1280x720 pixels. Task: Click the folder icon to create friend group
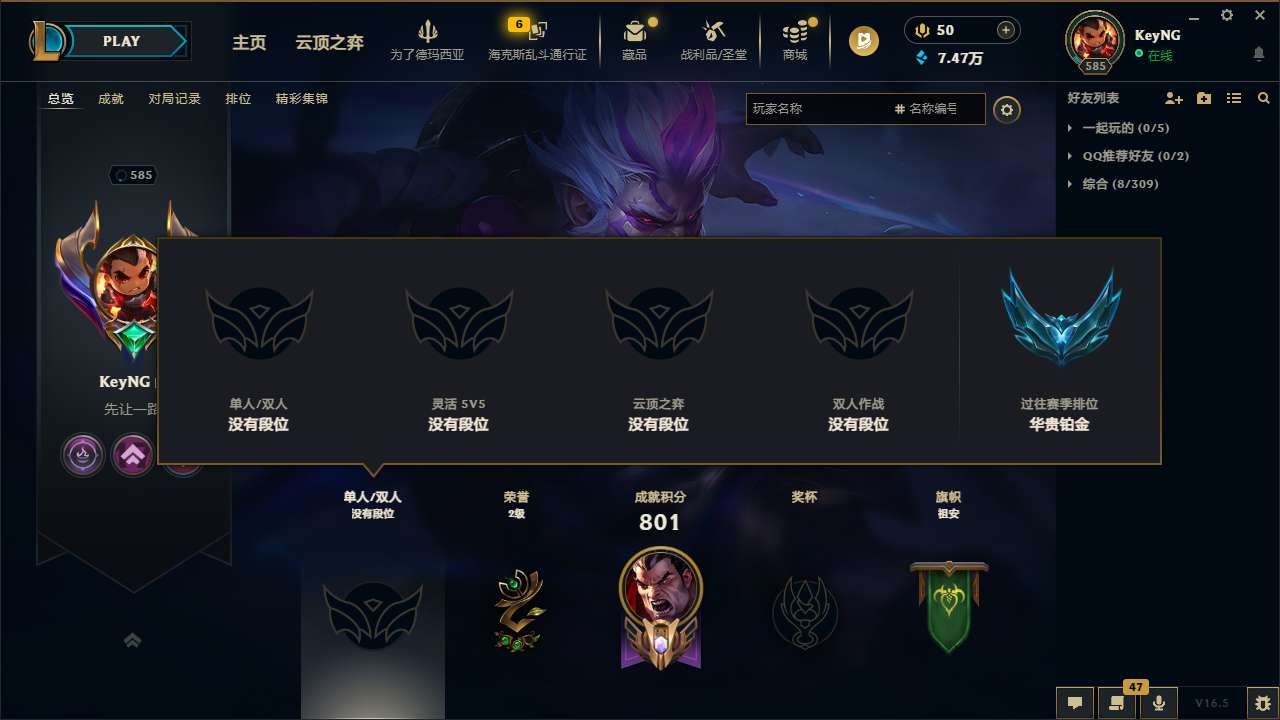point(1203,98)
